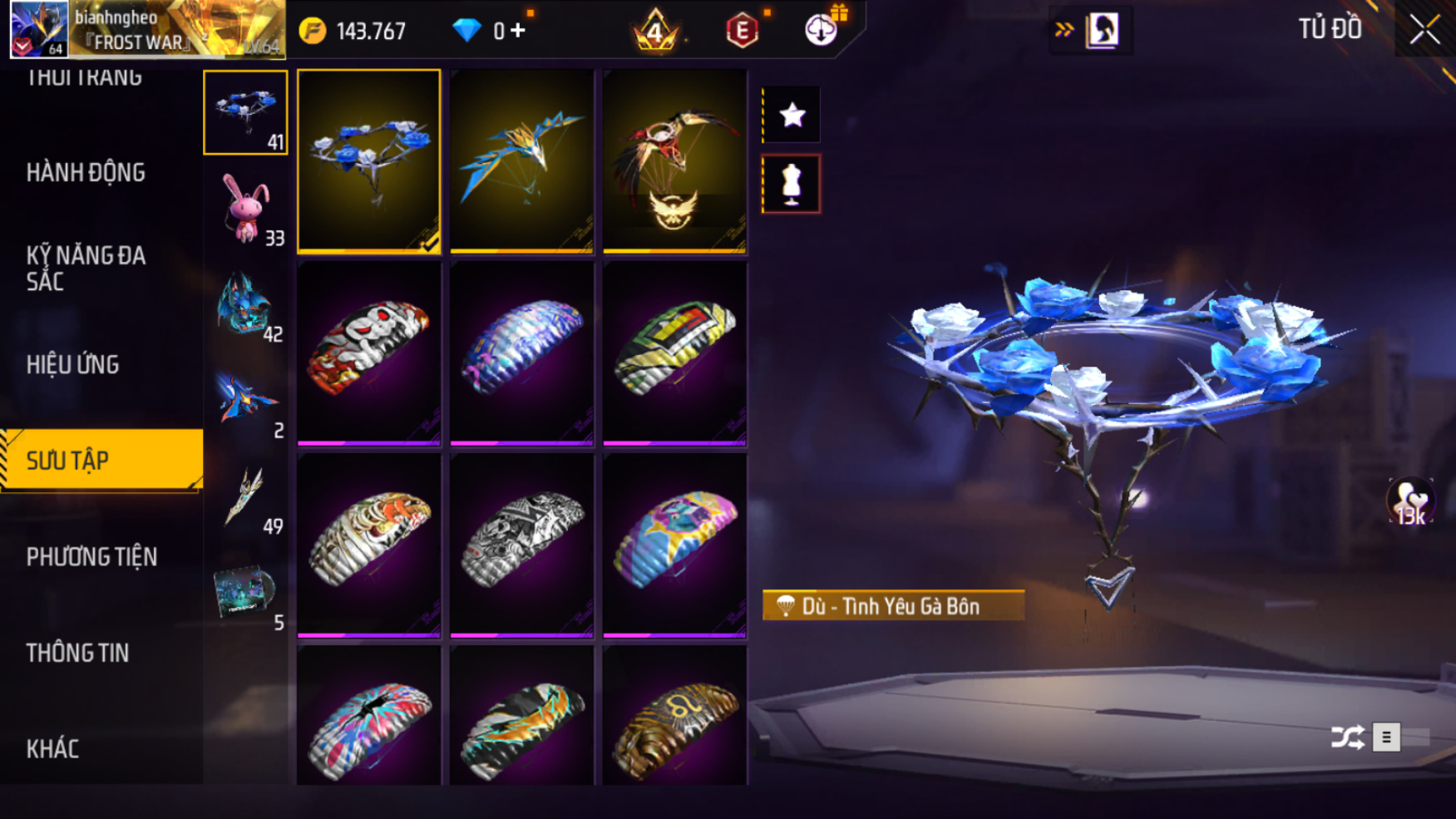
Task: Click the star favorites filter button
Action: pyautogui.click(x=792, y=115)
